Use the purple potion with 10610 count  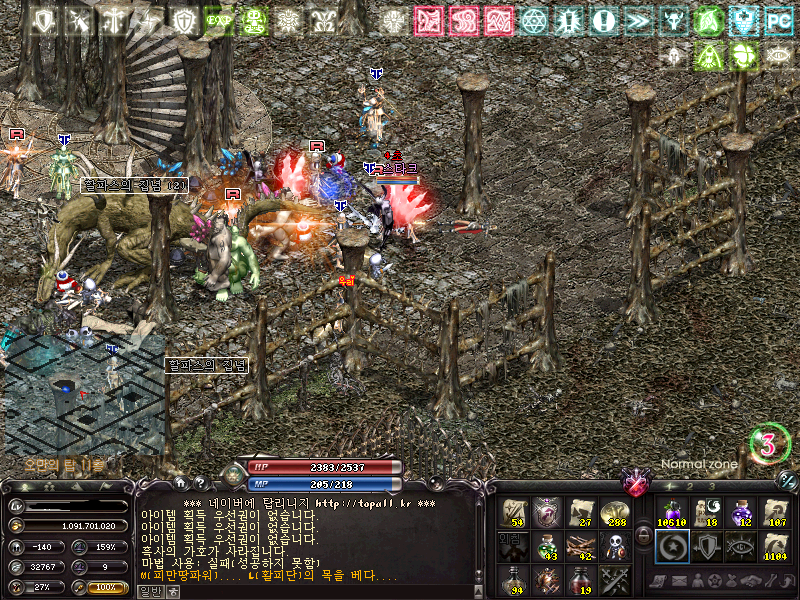[671, 512]
